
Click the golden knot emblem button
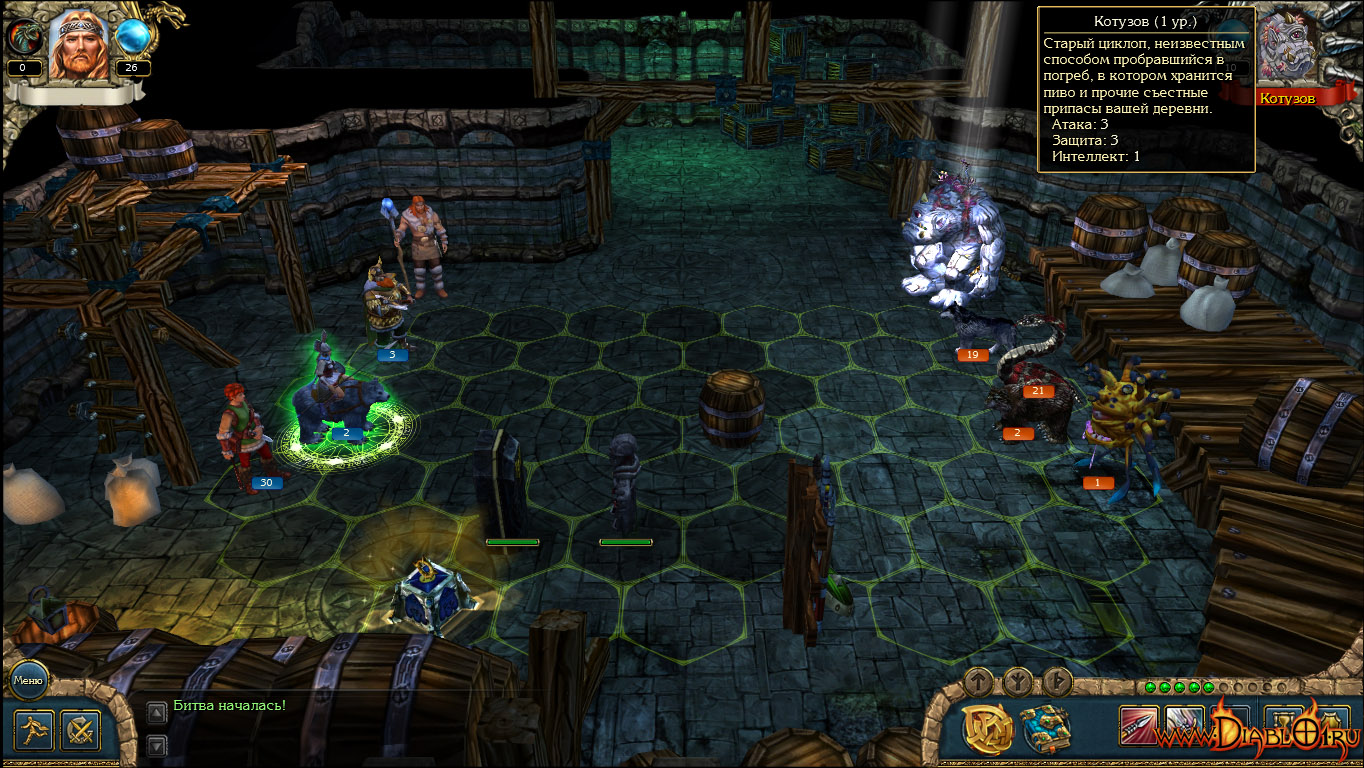[x=988, y=729]
